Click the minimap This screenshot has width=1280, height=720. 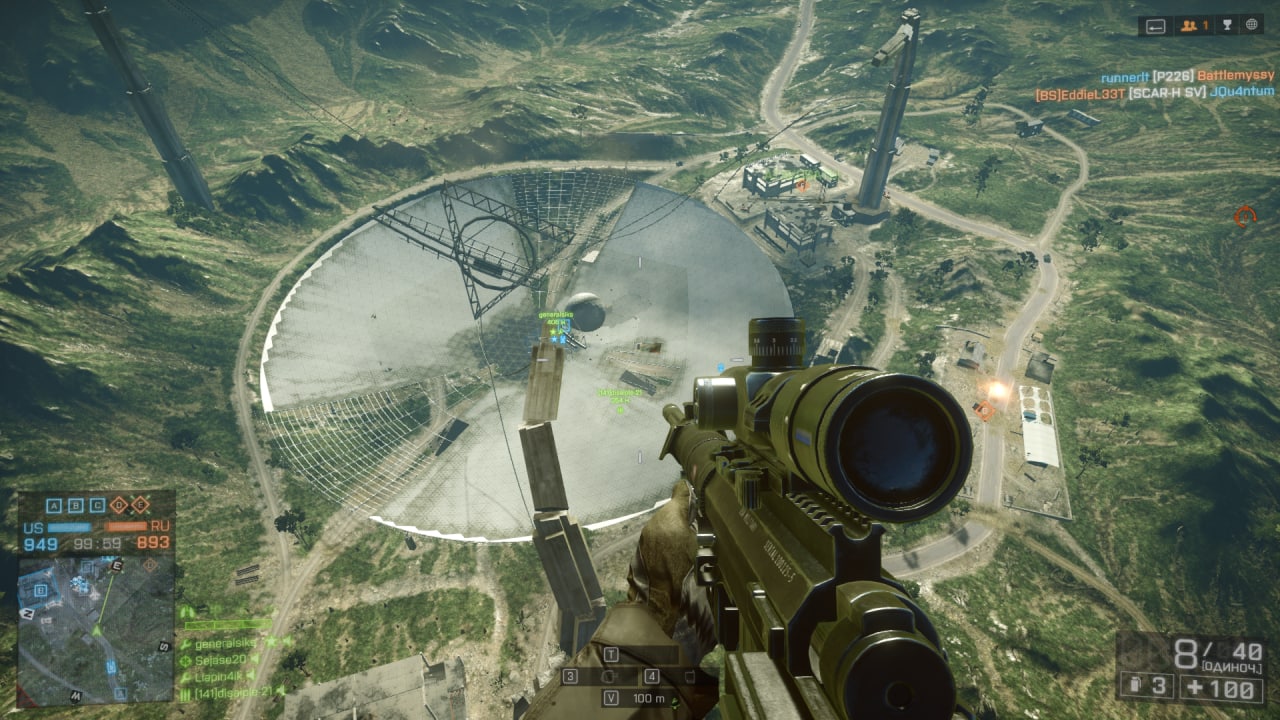click(x=96, y=629)
